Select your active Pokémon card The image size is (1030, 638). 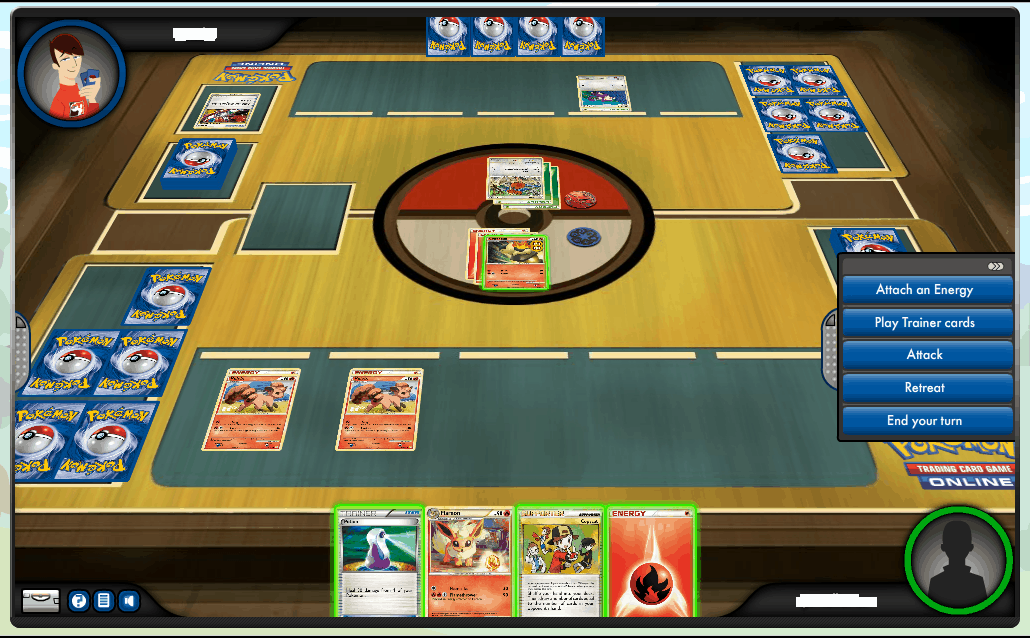tap(515, 262)
